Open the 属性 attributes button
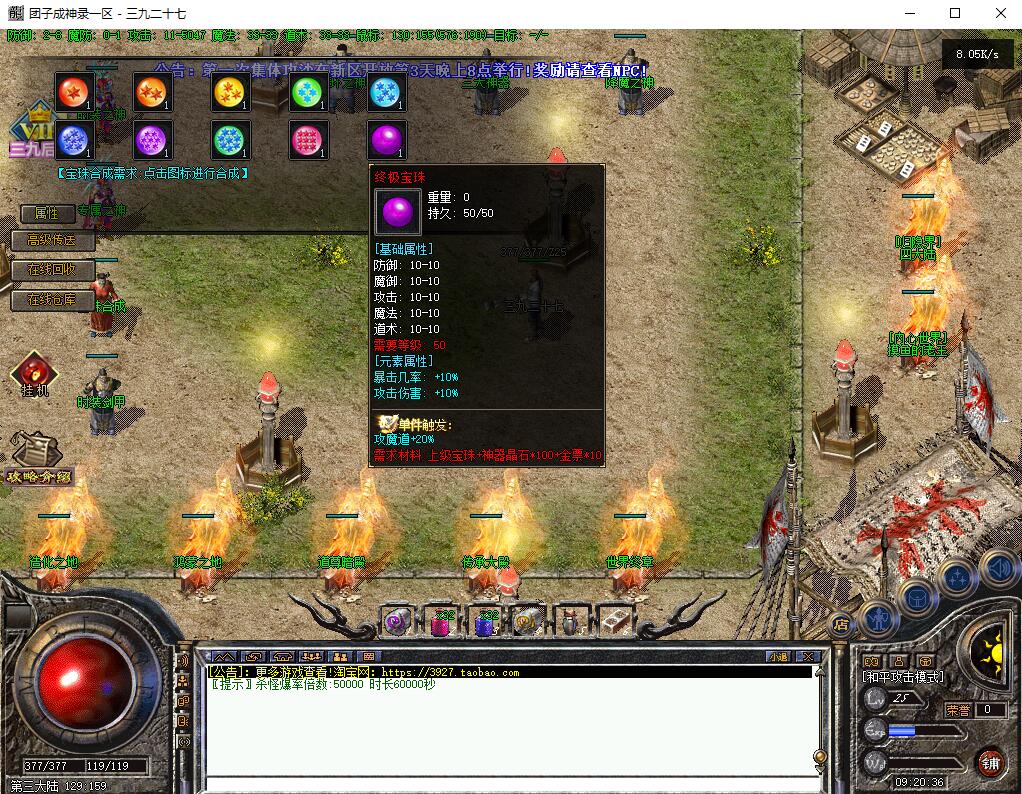This screenshot has height=794, width=1022. tap(47, 213)
